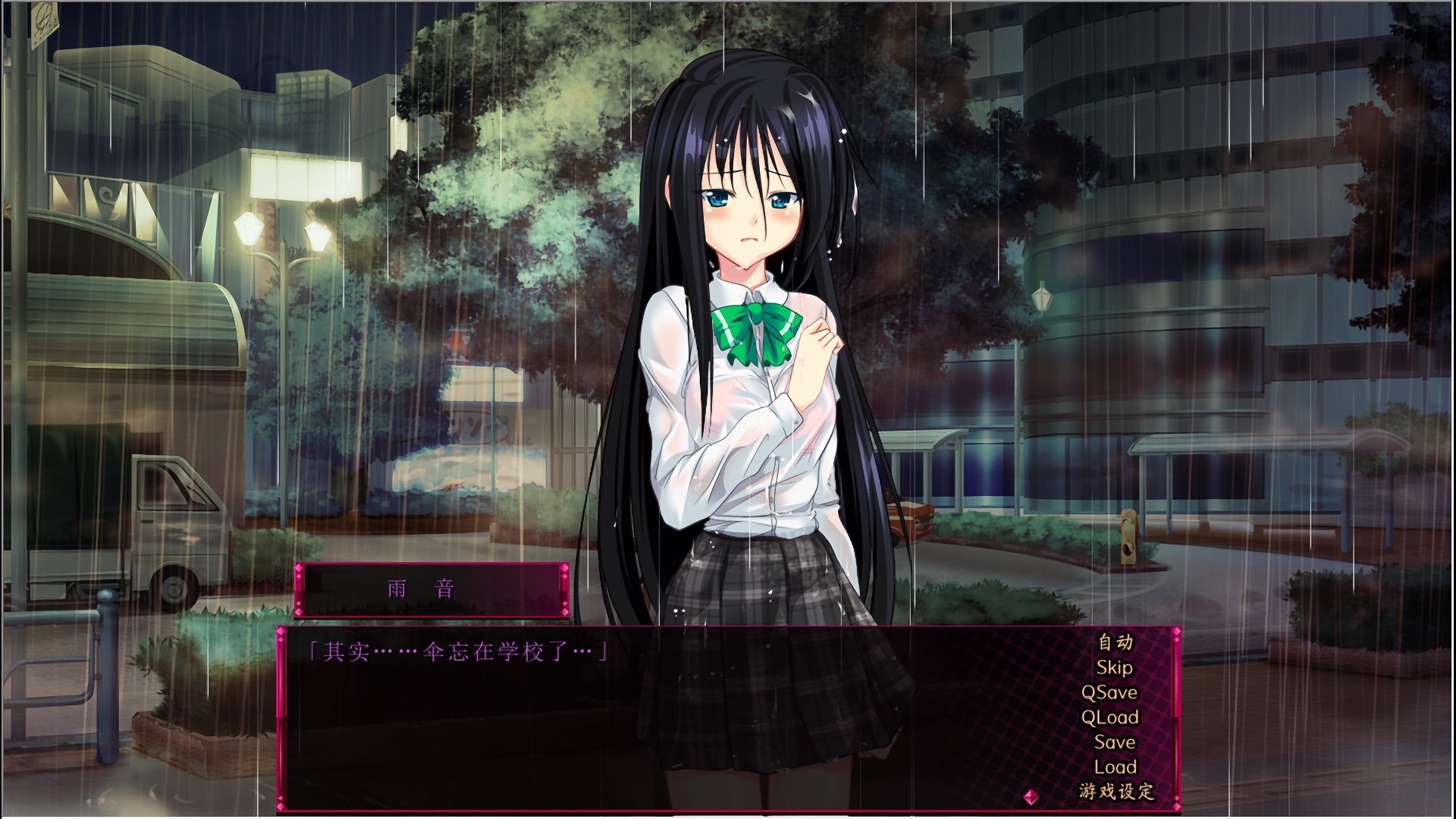Perform a quick save with QSave
Screen dimensions: 1456x819
pos(1109,692)
